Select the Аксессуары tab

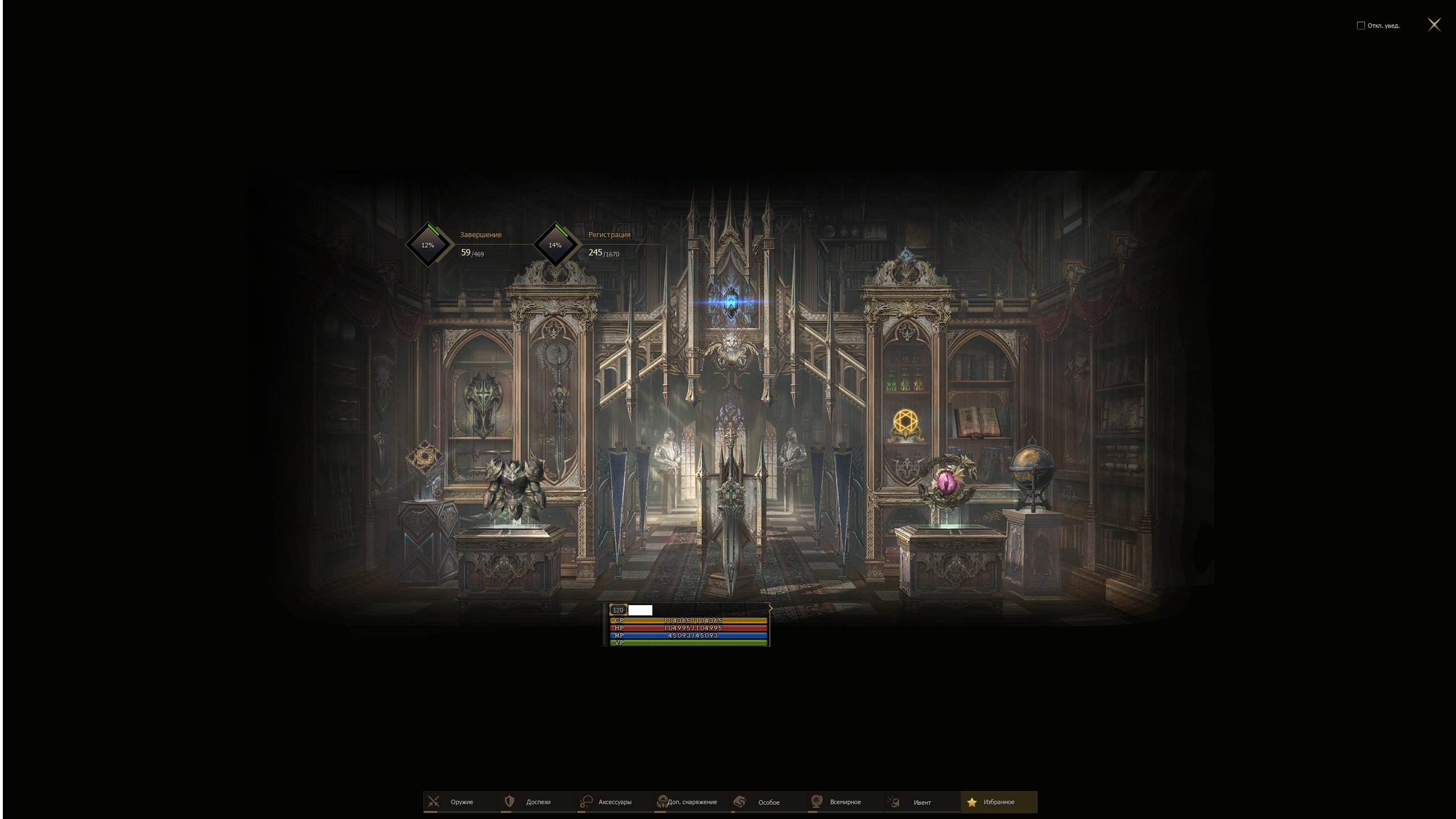[614, 802]
